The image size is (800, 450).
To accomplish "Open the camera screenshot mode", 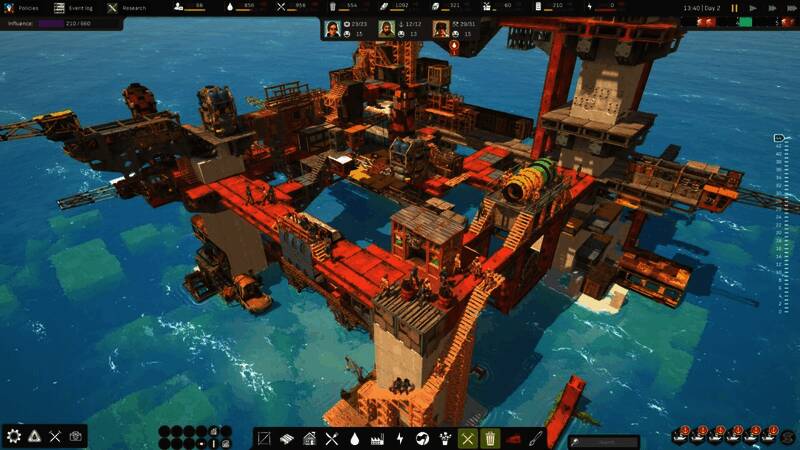I will 77,436.
